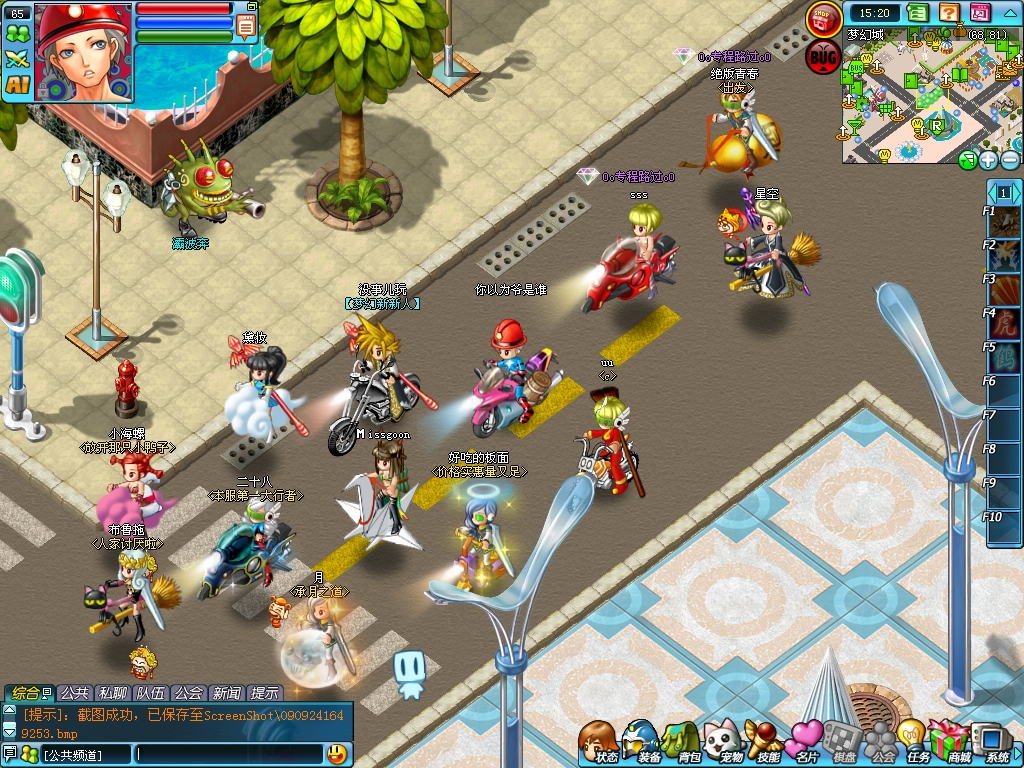The height and width of the screenshot is (768, 1024).
Task: Zoom out the minimap with minus button
Action: click(x=1010, y=160)
